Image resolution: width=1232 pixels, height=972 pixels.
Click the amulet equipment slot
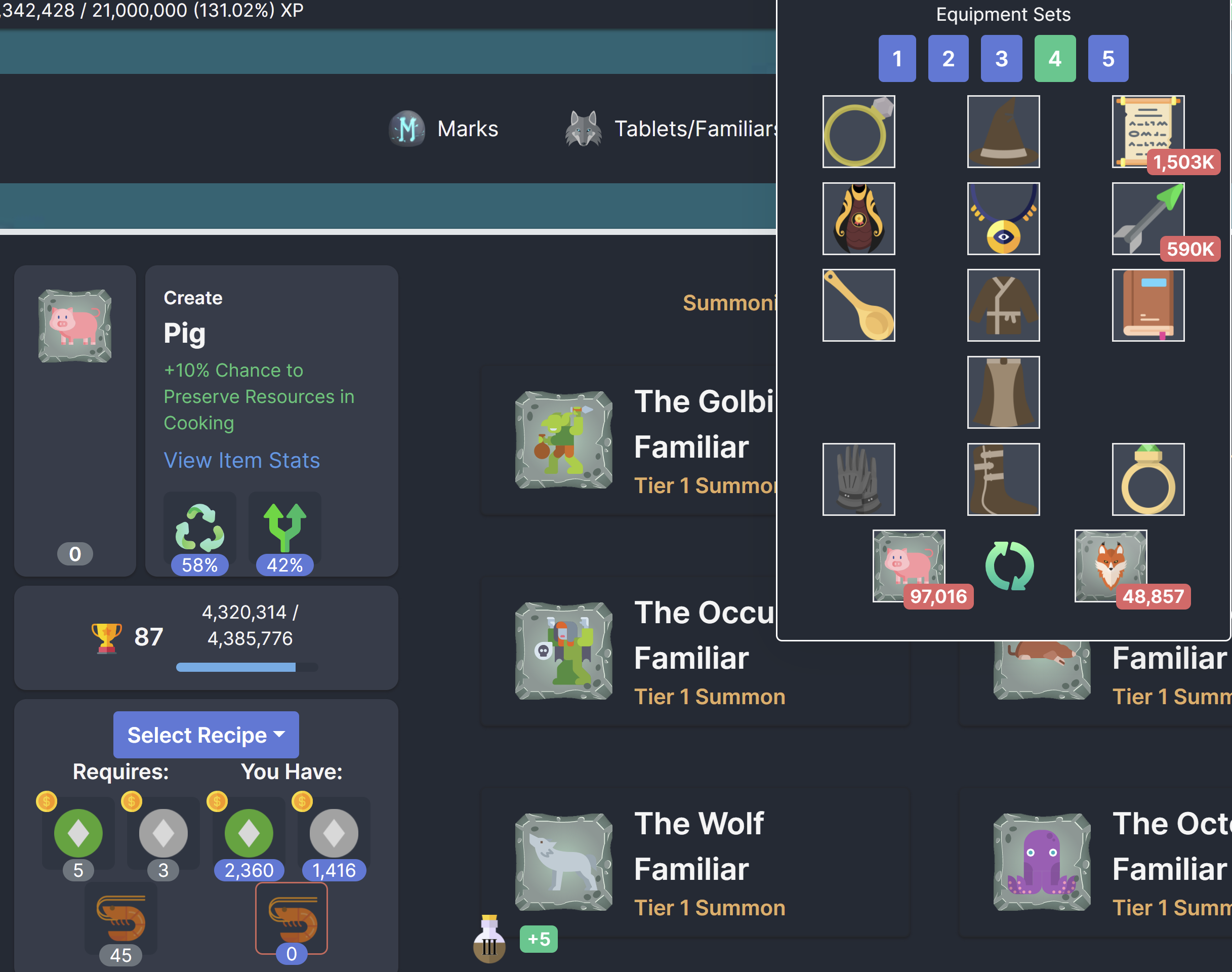[1003, 219]
